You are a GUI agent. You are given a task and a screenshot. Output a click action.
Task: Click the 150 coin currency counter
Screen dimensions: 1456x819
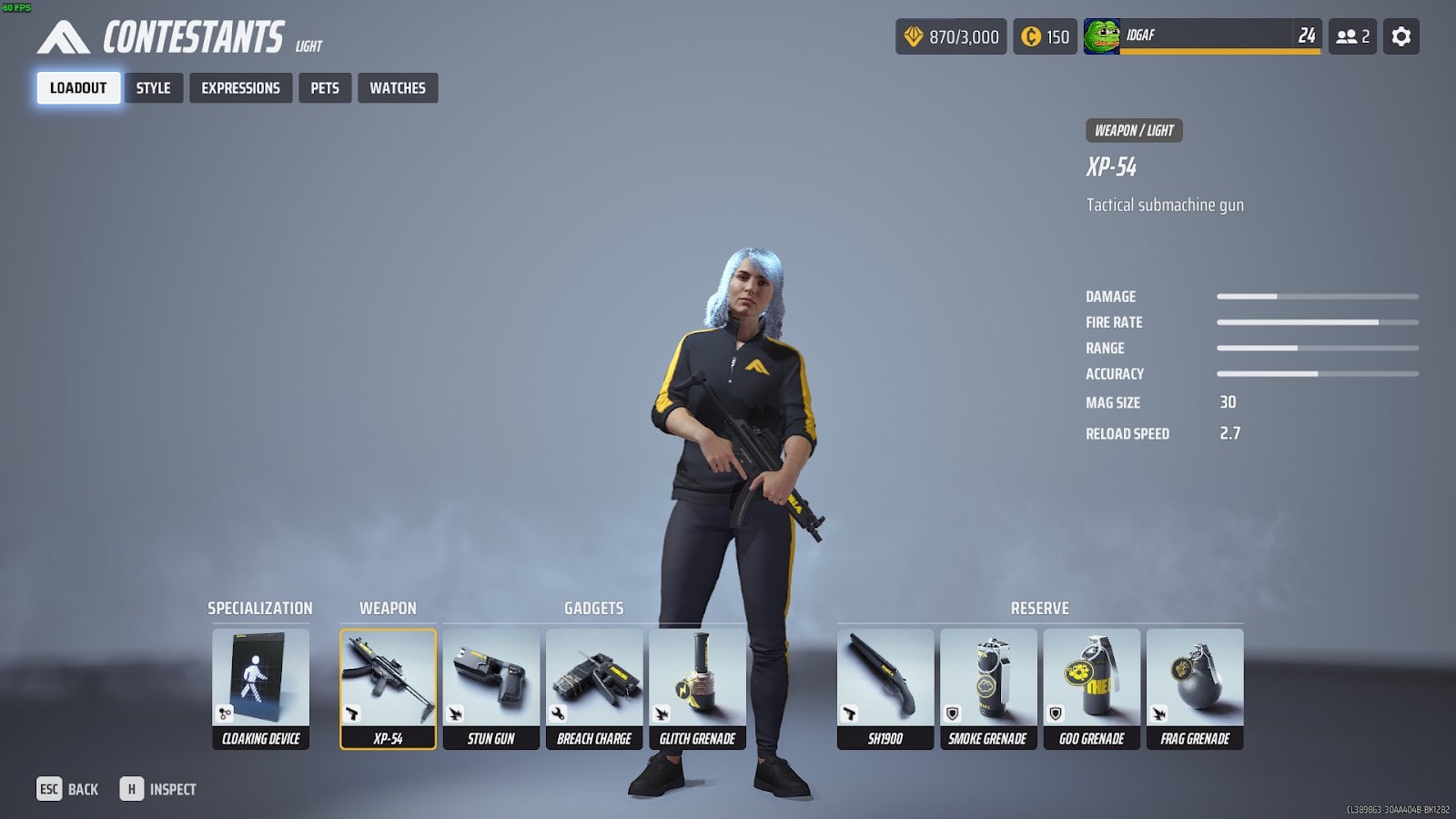(1046, 36)
